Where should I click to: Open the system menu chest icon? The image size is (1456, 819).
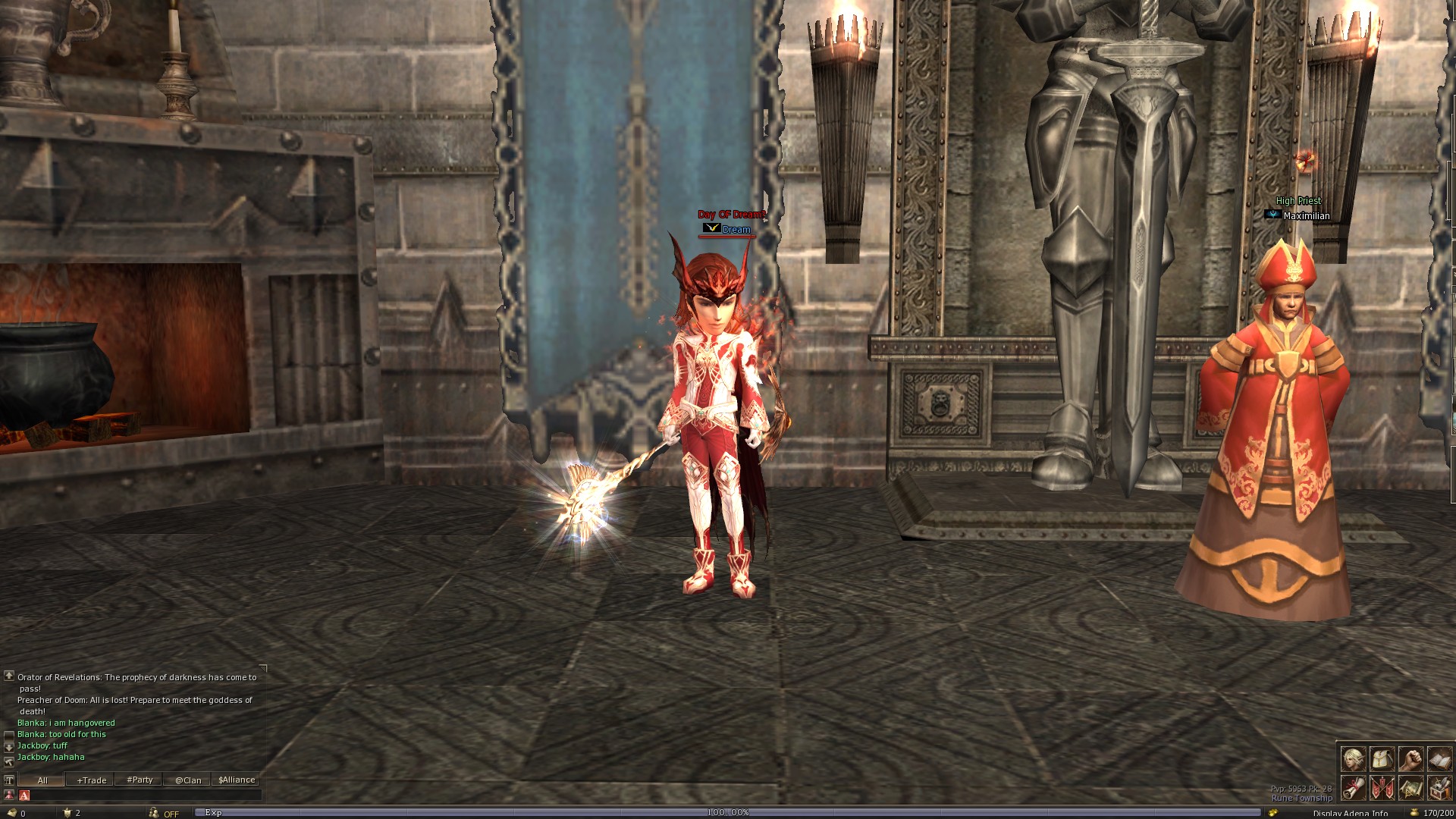(x=1439, y=788)
